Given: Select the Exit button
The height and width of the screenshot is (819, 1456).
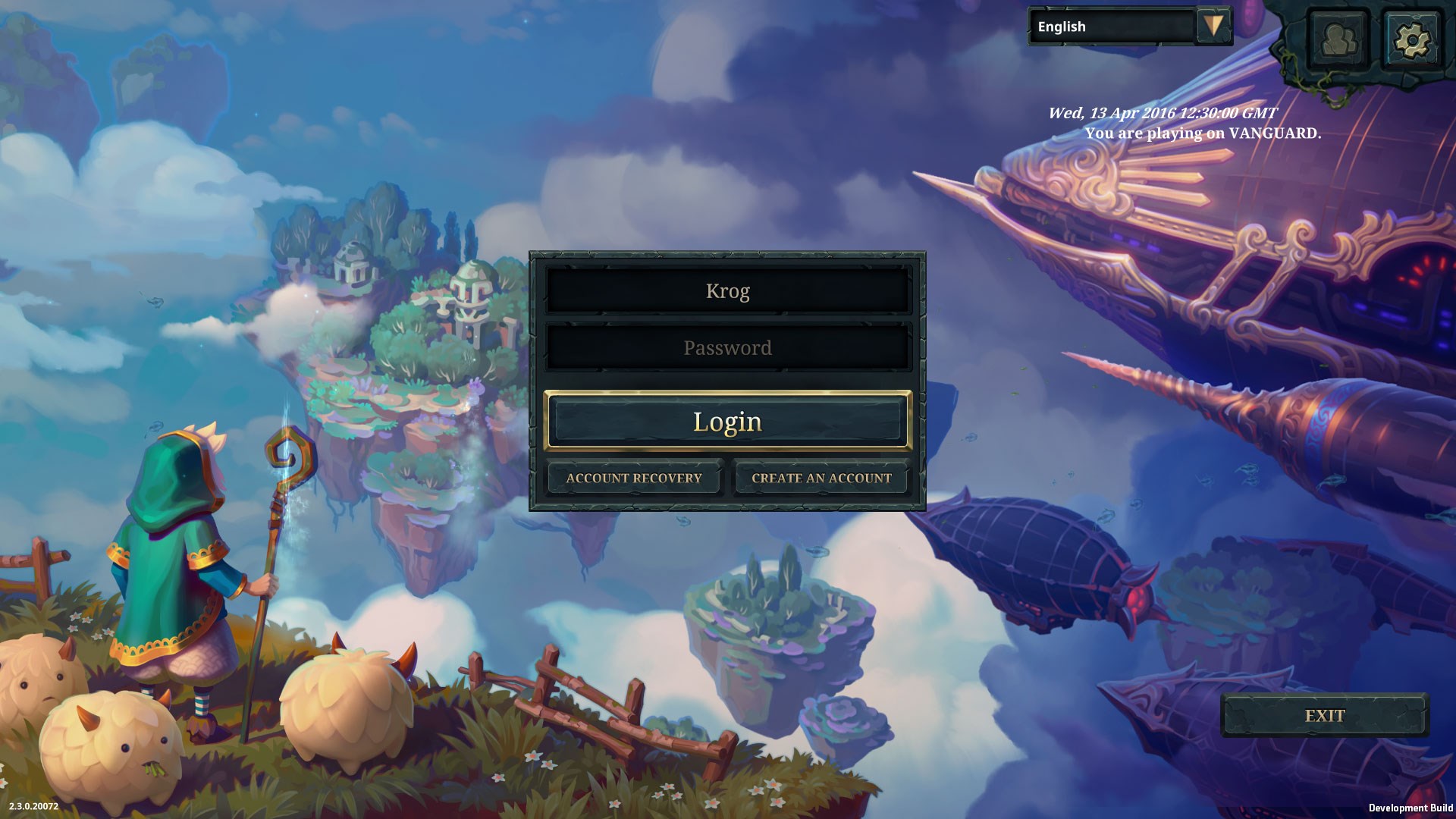Looking at the screenshot, I should (x=1326, y=715).
